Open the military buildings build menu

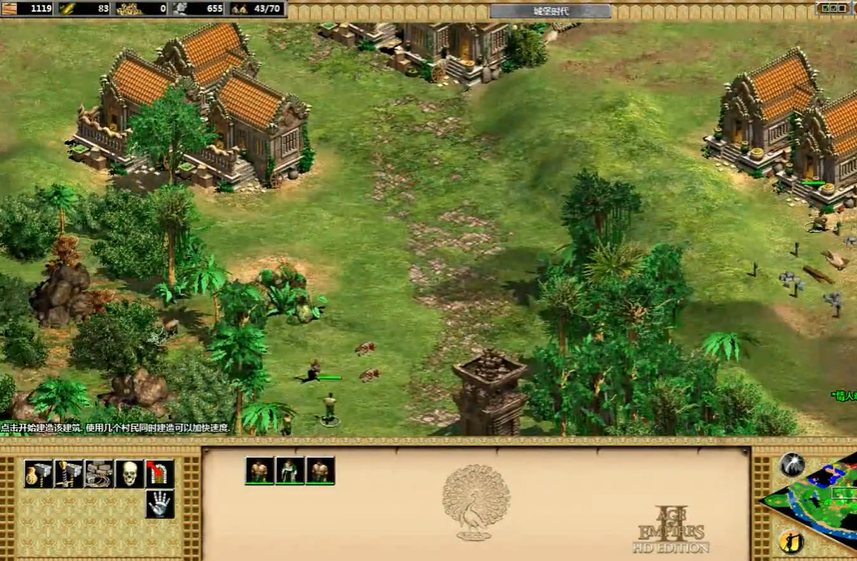(x=69, y=473)
